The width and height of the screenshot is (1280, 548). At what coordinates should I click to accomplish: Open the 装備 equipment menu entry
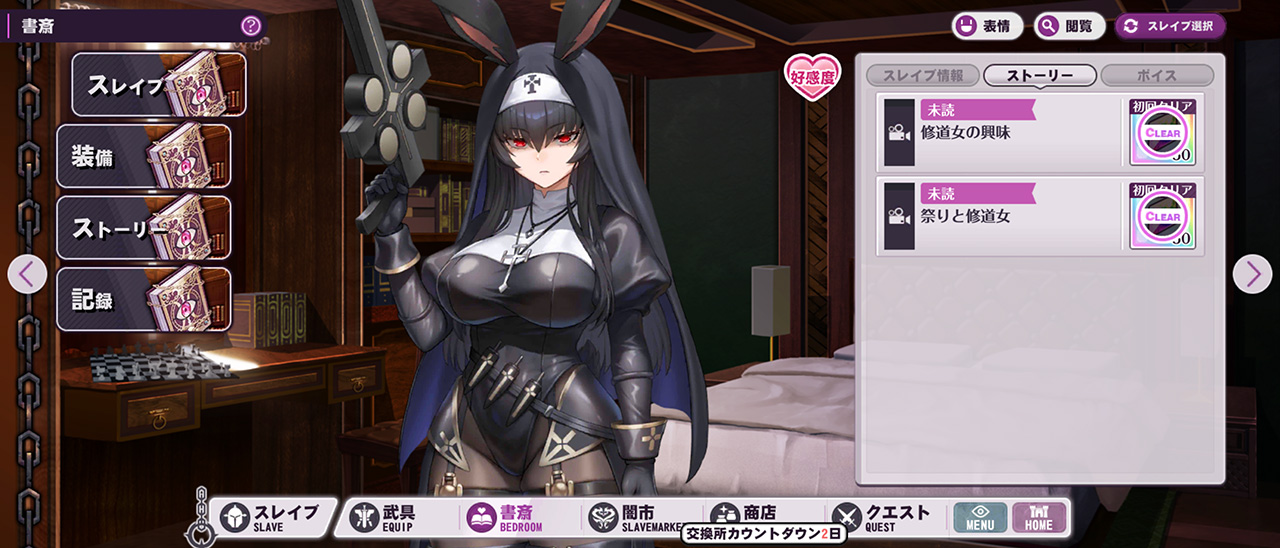143,156
